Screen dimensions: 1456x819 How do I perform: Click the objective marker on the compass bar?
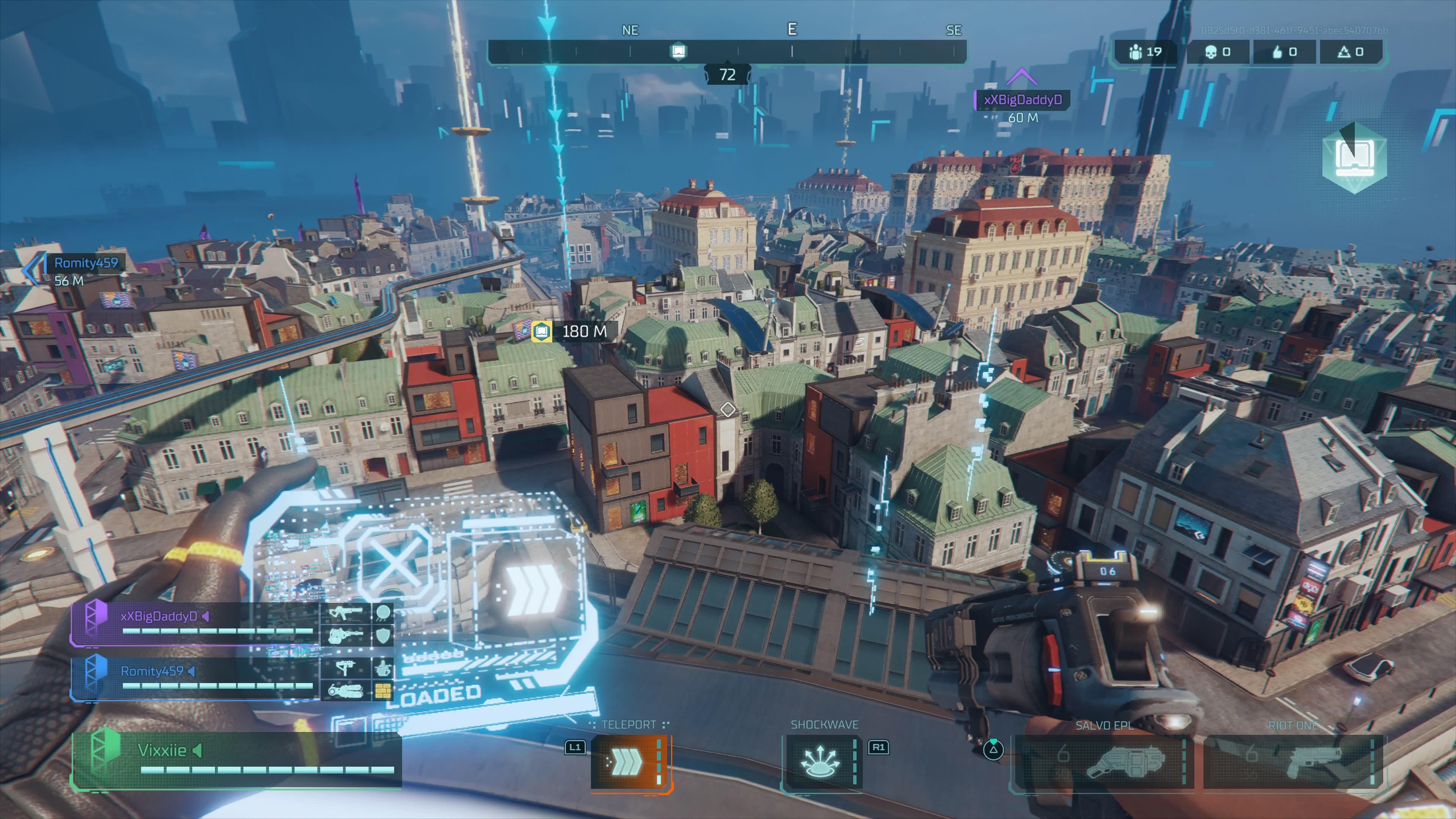pos(678,52)
